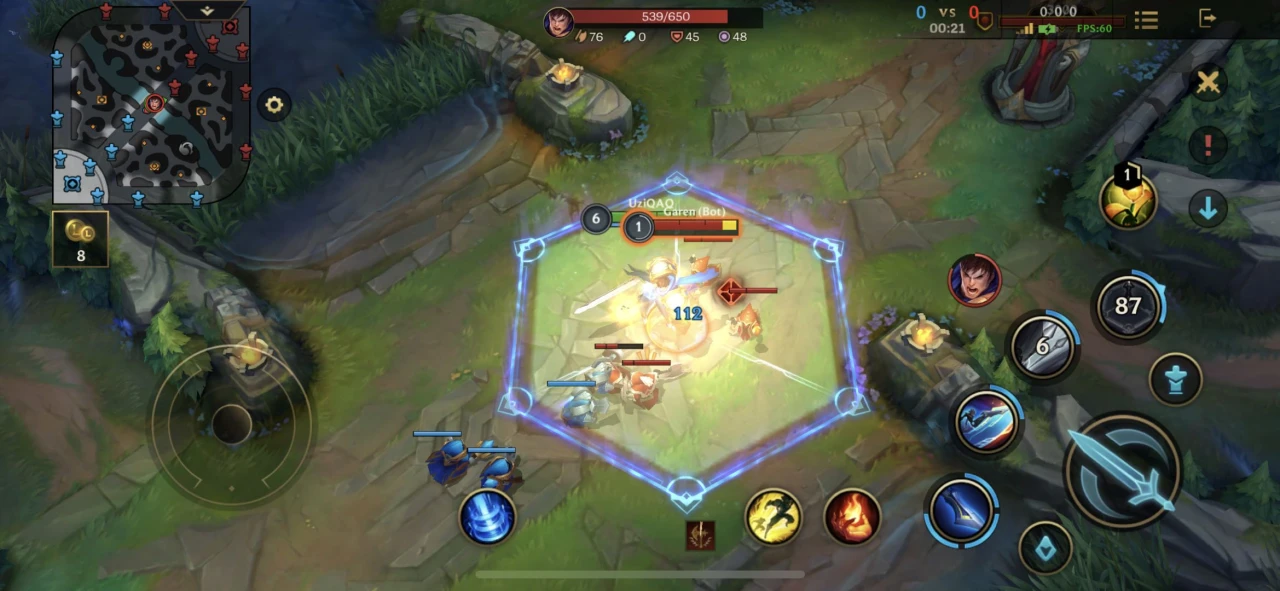Tap the blue down-arrow button
1280x591 pixels.
point(1208,208)
